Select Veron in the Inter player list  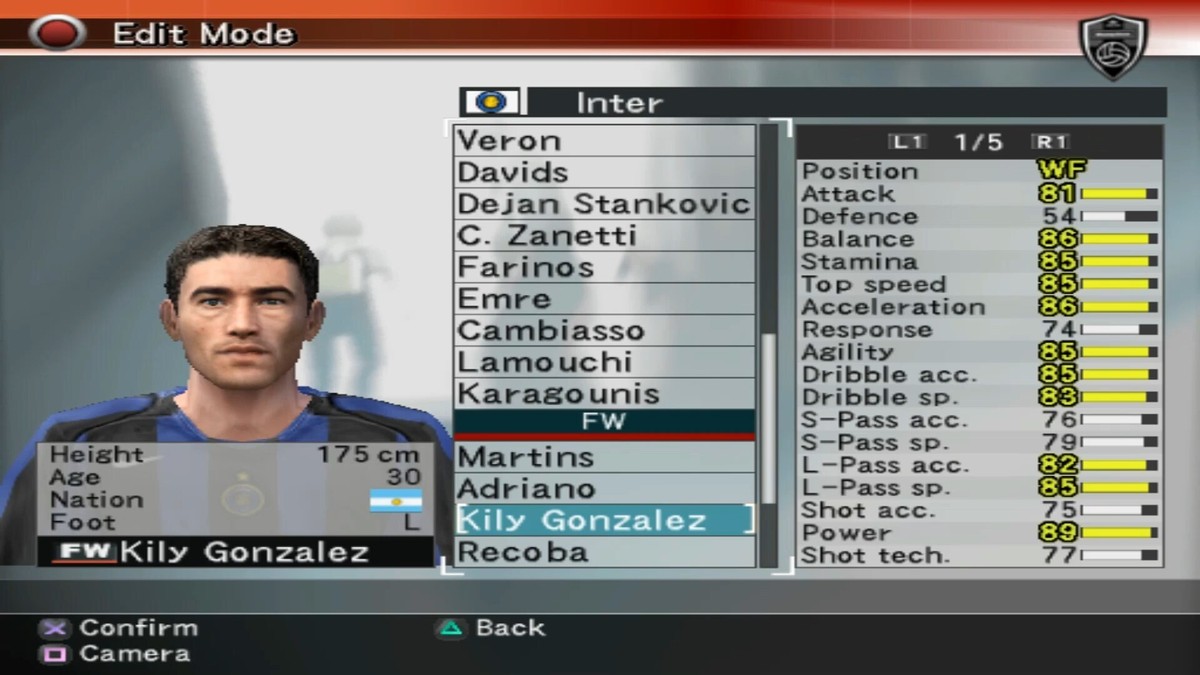pyautogui.click(x=604, y=141)
